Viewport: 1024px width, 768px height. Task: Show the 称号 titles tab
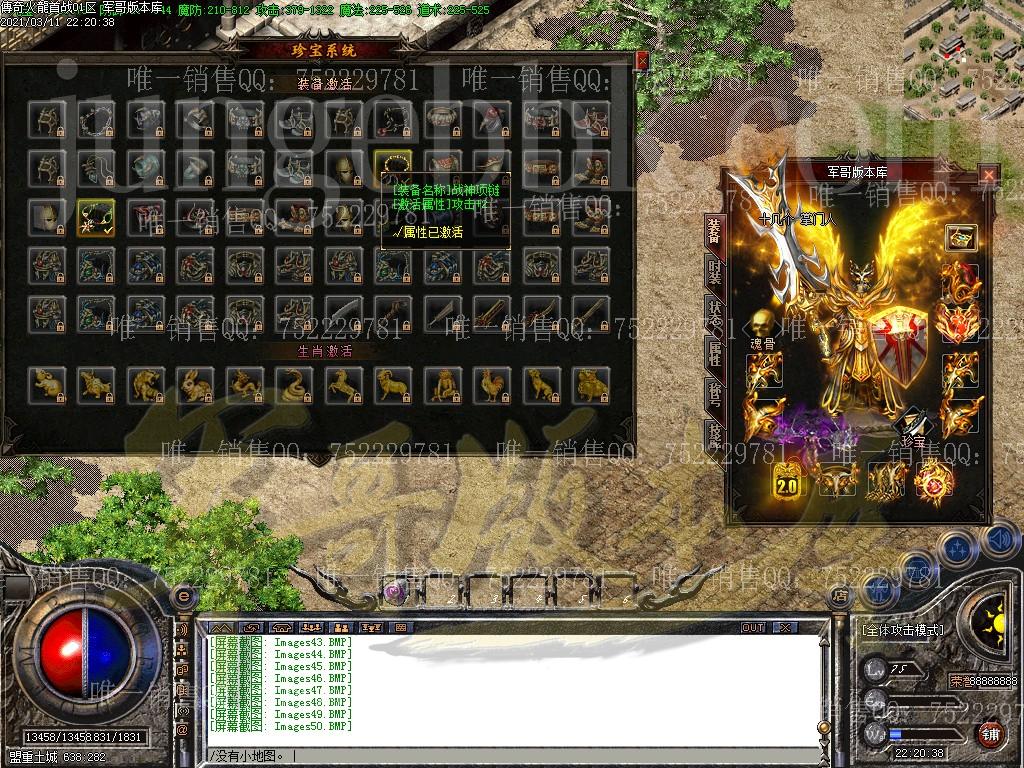point(714,392)
